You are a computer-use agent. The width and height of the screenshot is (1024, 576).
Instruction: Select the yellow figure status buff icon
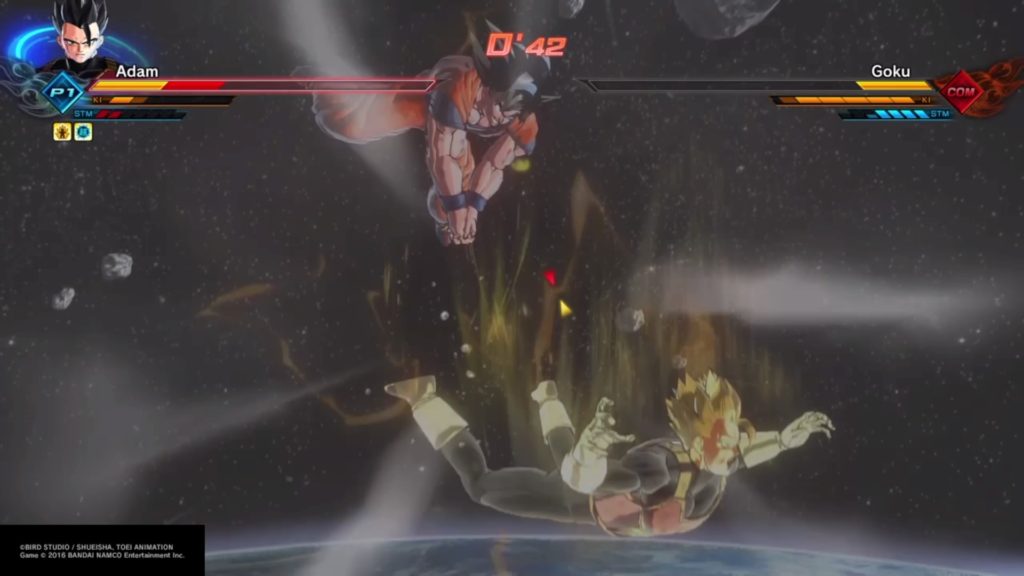click(62, 131)
